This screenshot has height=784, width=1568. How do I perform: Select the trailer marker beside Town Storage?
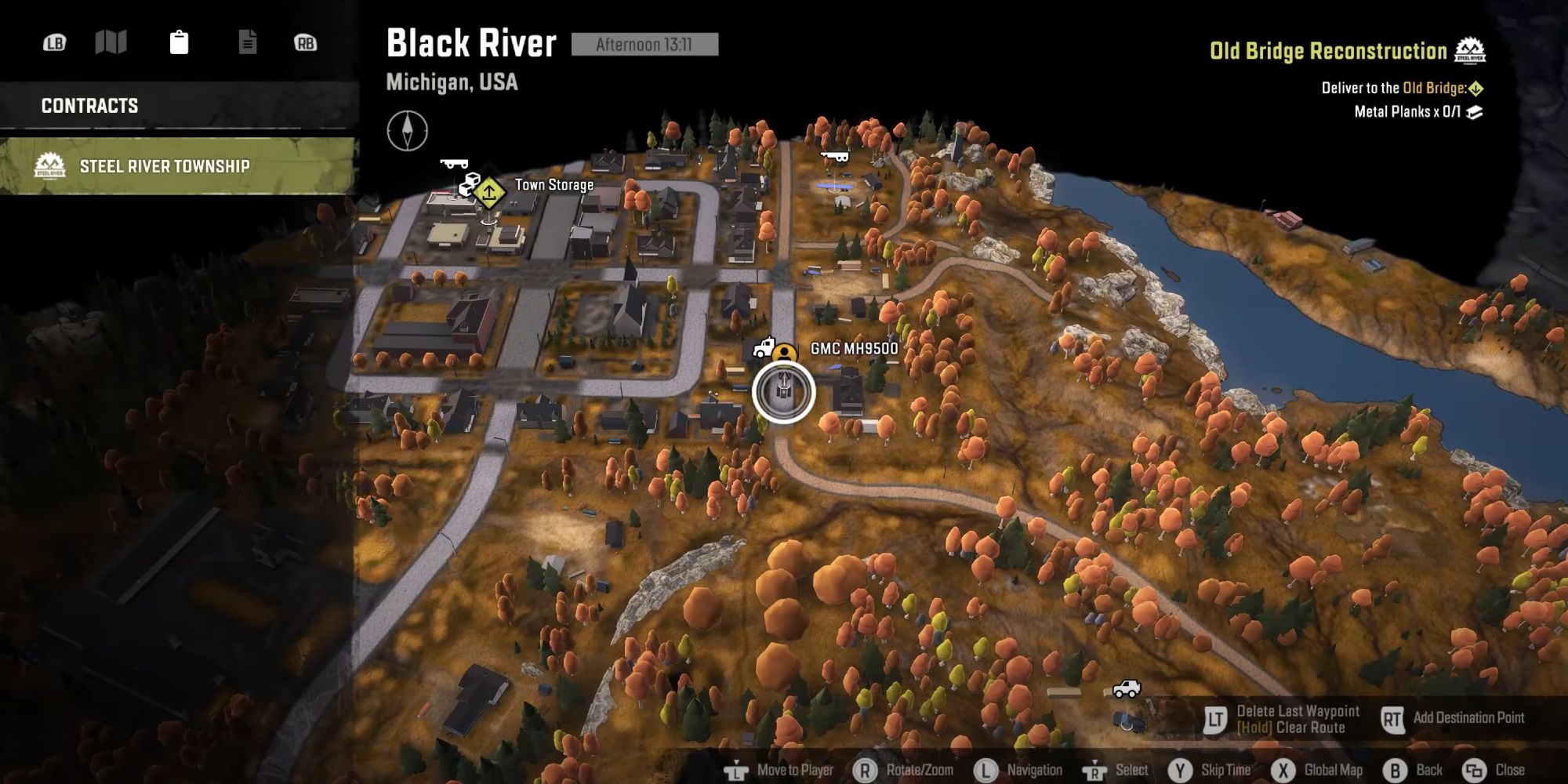click(x=454, y=164)
